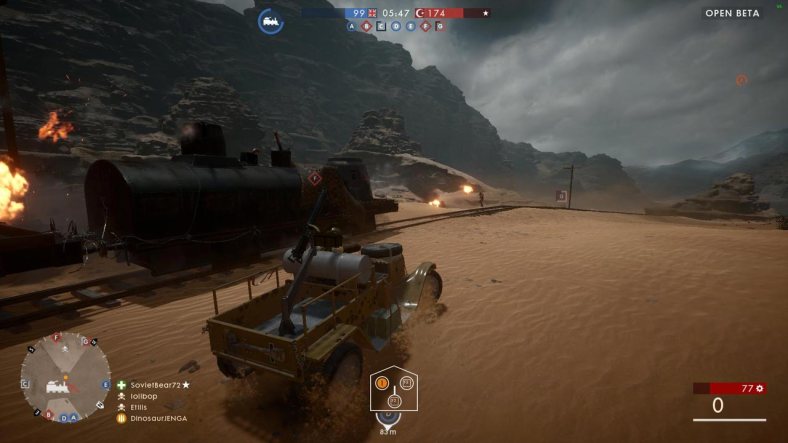Click objective flag B in the top bar
The image size is (788, 443).
pos(366,27)
